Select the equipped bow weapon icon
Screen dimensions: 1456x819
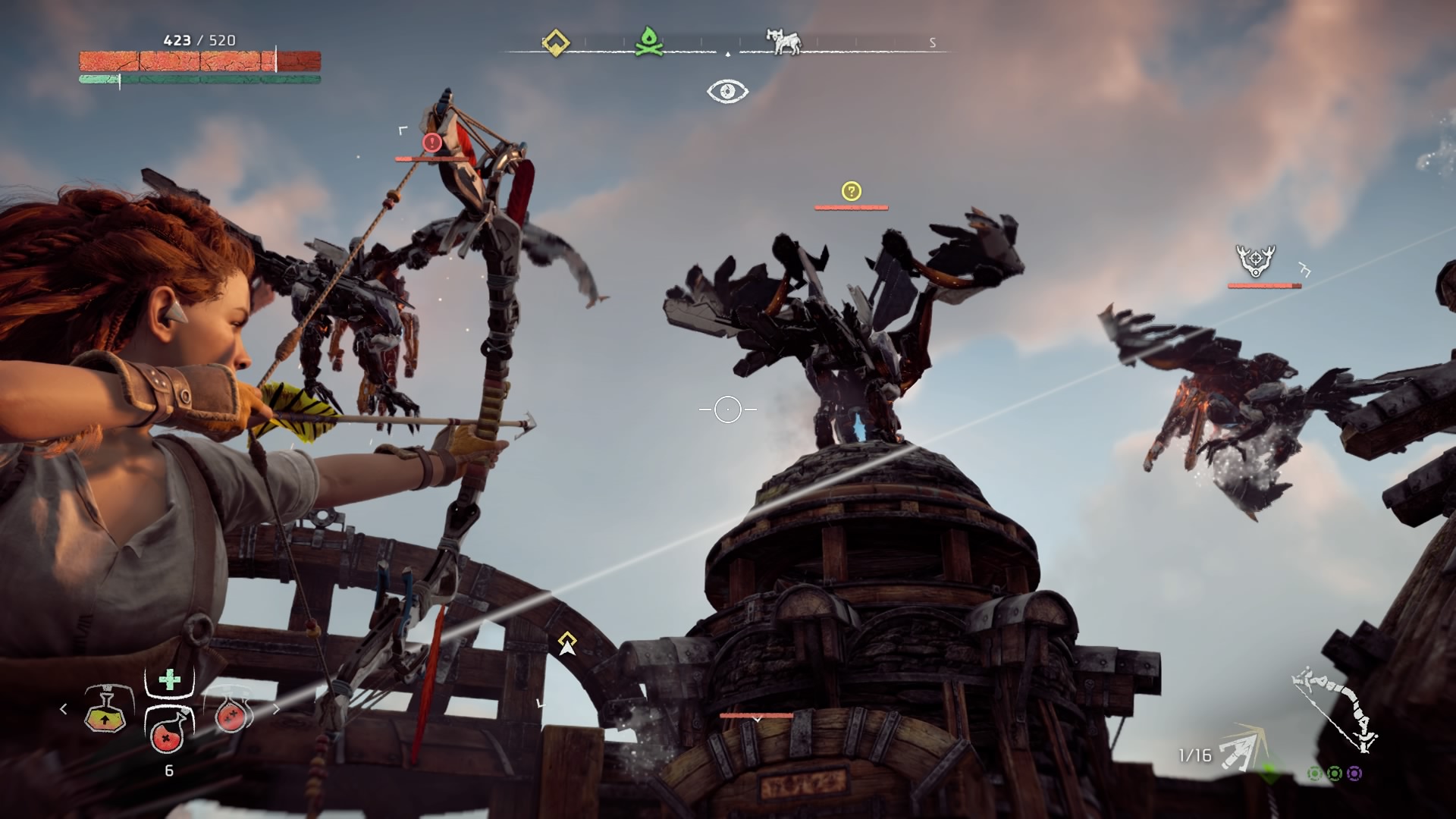click(x=1335, y=708)
